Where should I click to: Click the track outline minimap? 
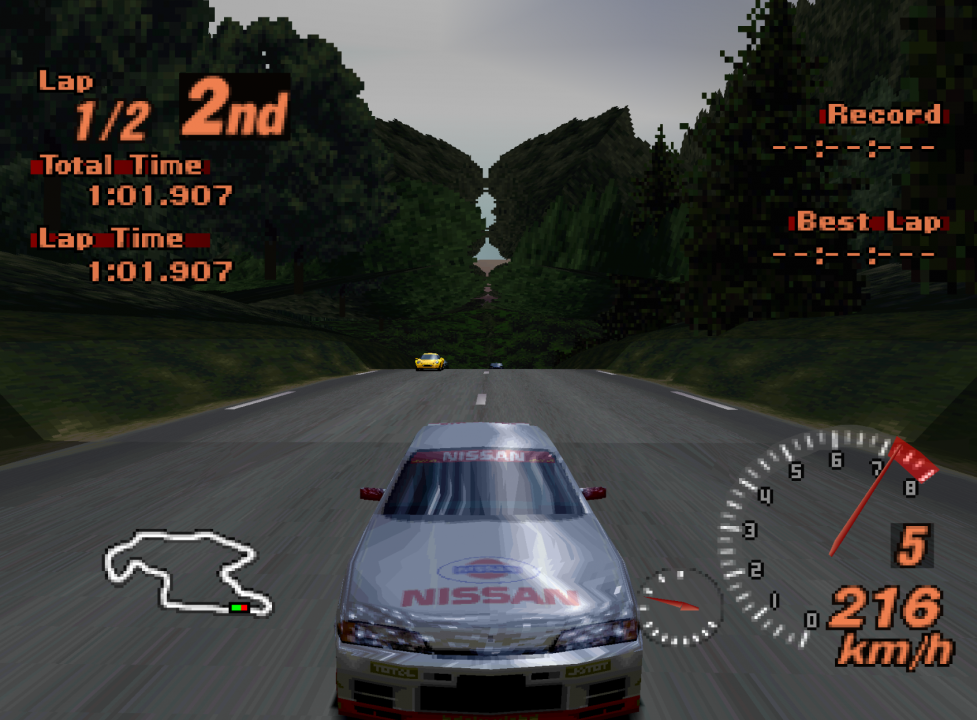click(x=185, y=572)
